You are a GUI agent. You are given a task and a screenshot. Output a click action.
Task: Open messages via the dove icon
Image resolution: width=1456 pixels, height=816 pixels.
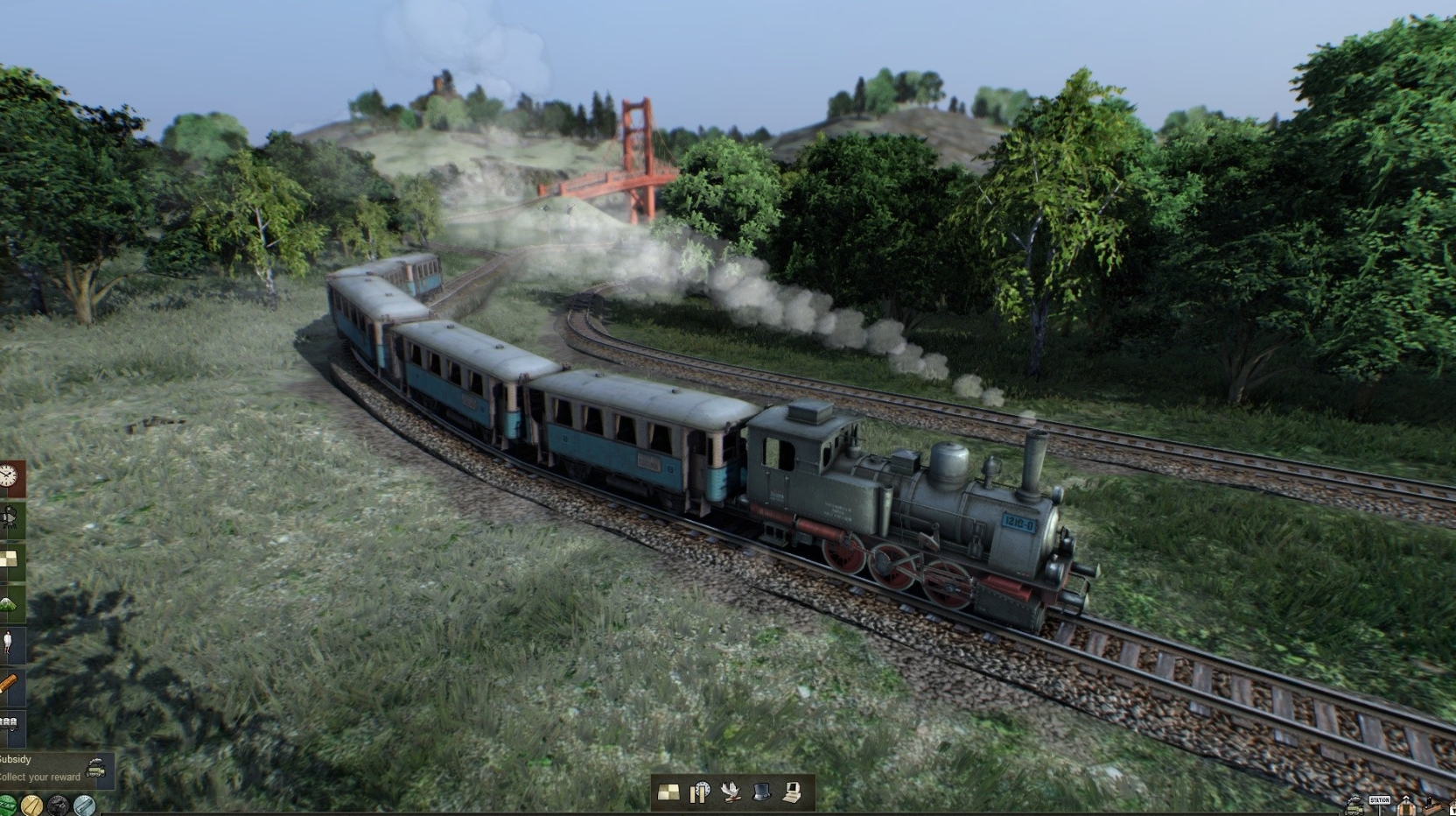[x=731, y=793]
